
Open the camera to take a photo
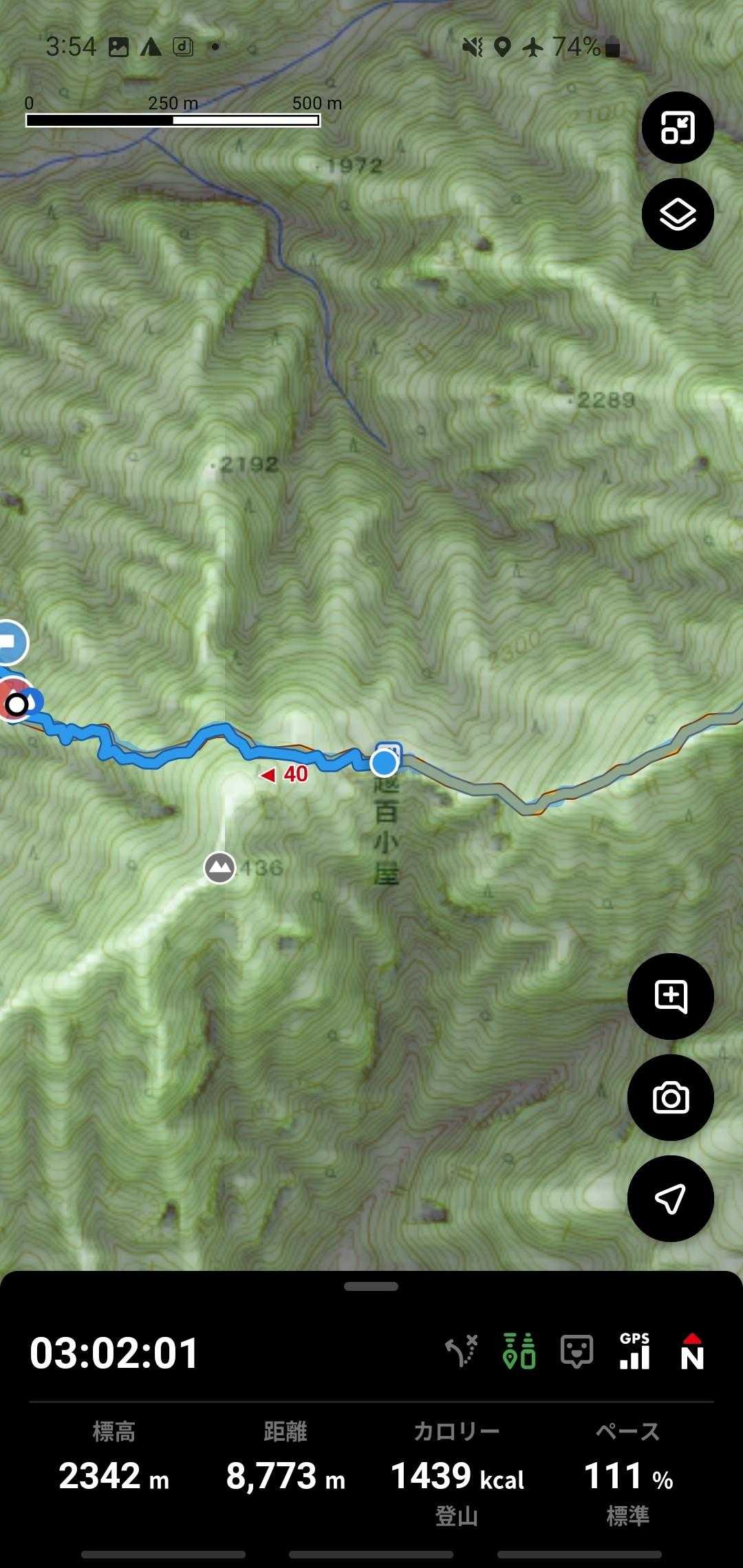[x=671, y=1098]
